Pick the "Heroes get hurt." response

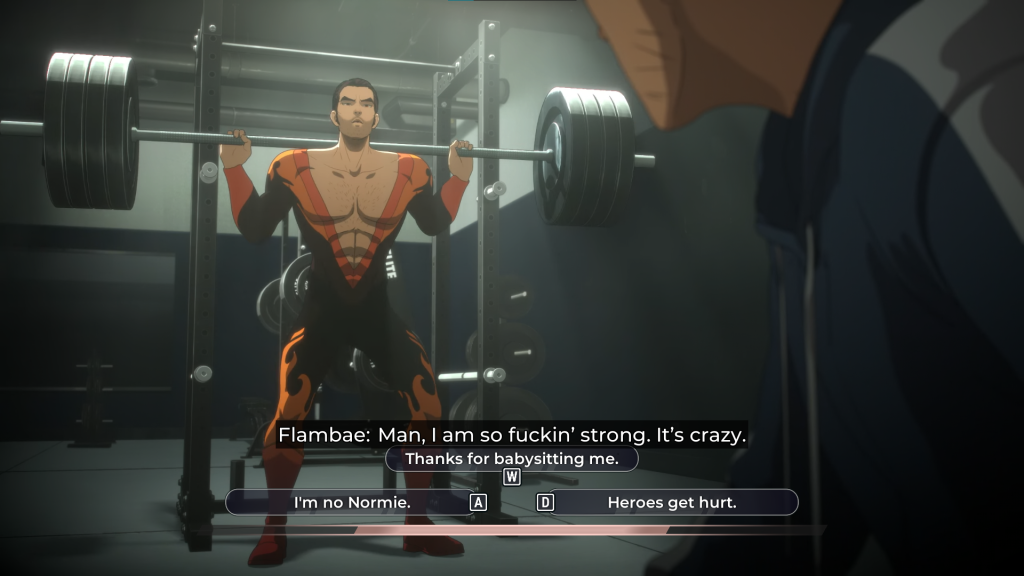(672, 502)
